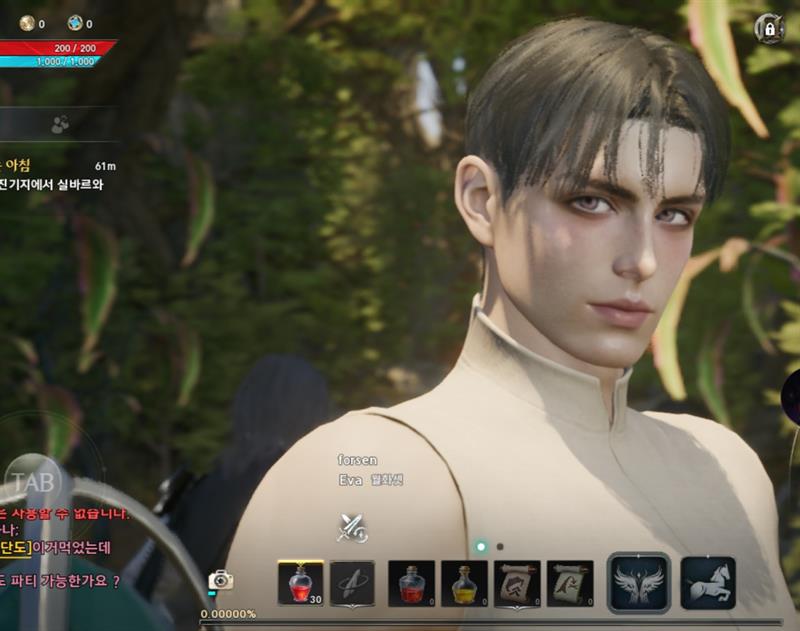800x631 pixels.
Task: Click the blue gem currency icon
Action: [x=75, y=23]
